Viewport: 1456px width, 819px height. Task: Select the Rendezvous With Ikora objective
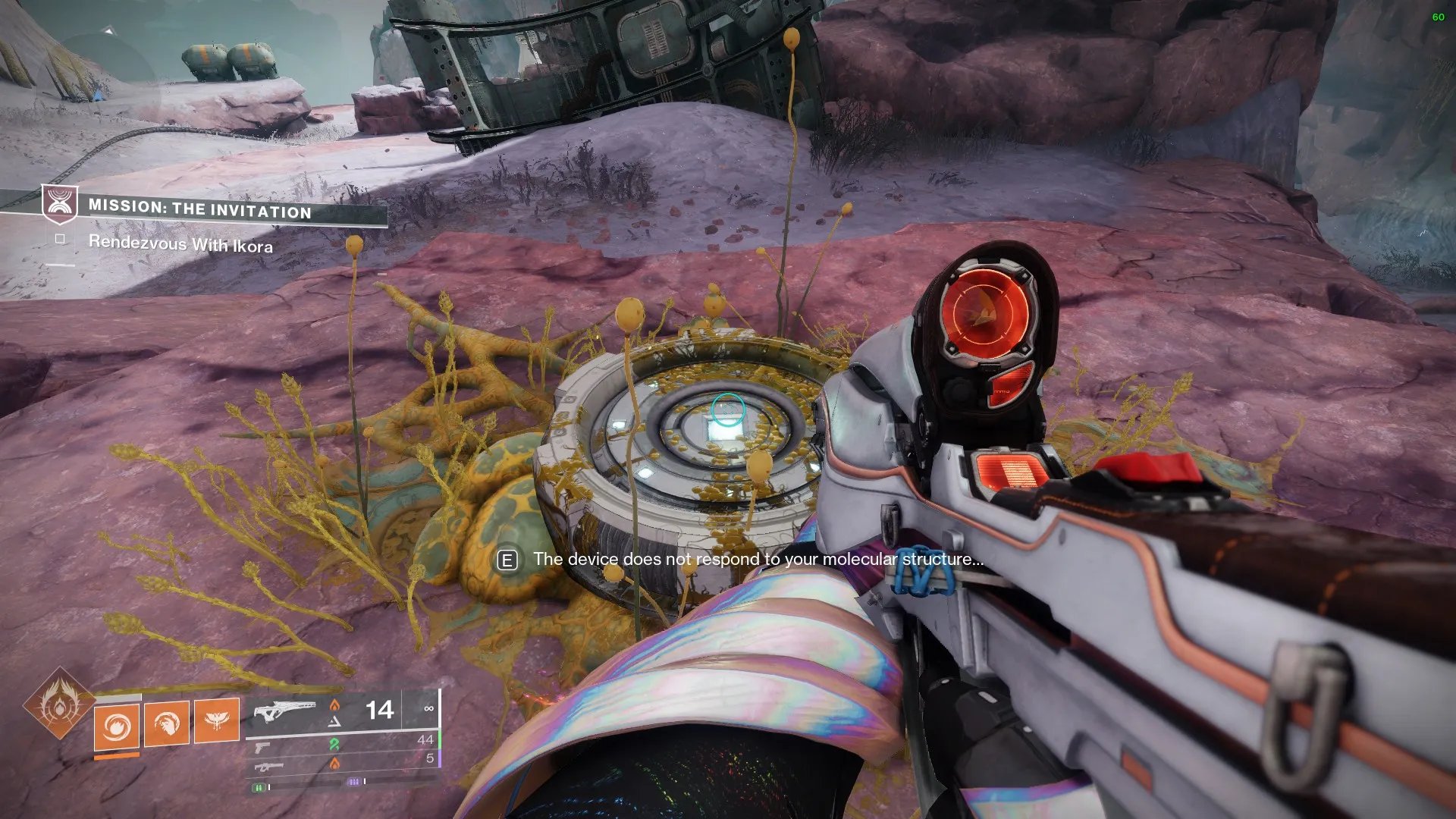tap(180, 244)
